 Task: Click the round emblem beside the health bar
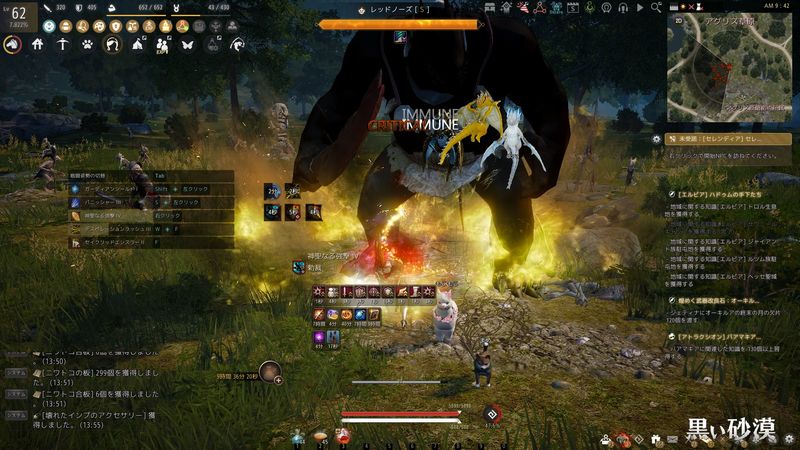[491, 414]
